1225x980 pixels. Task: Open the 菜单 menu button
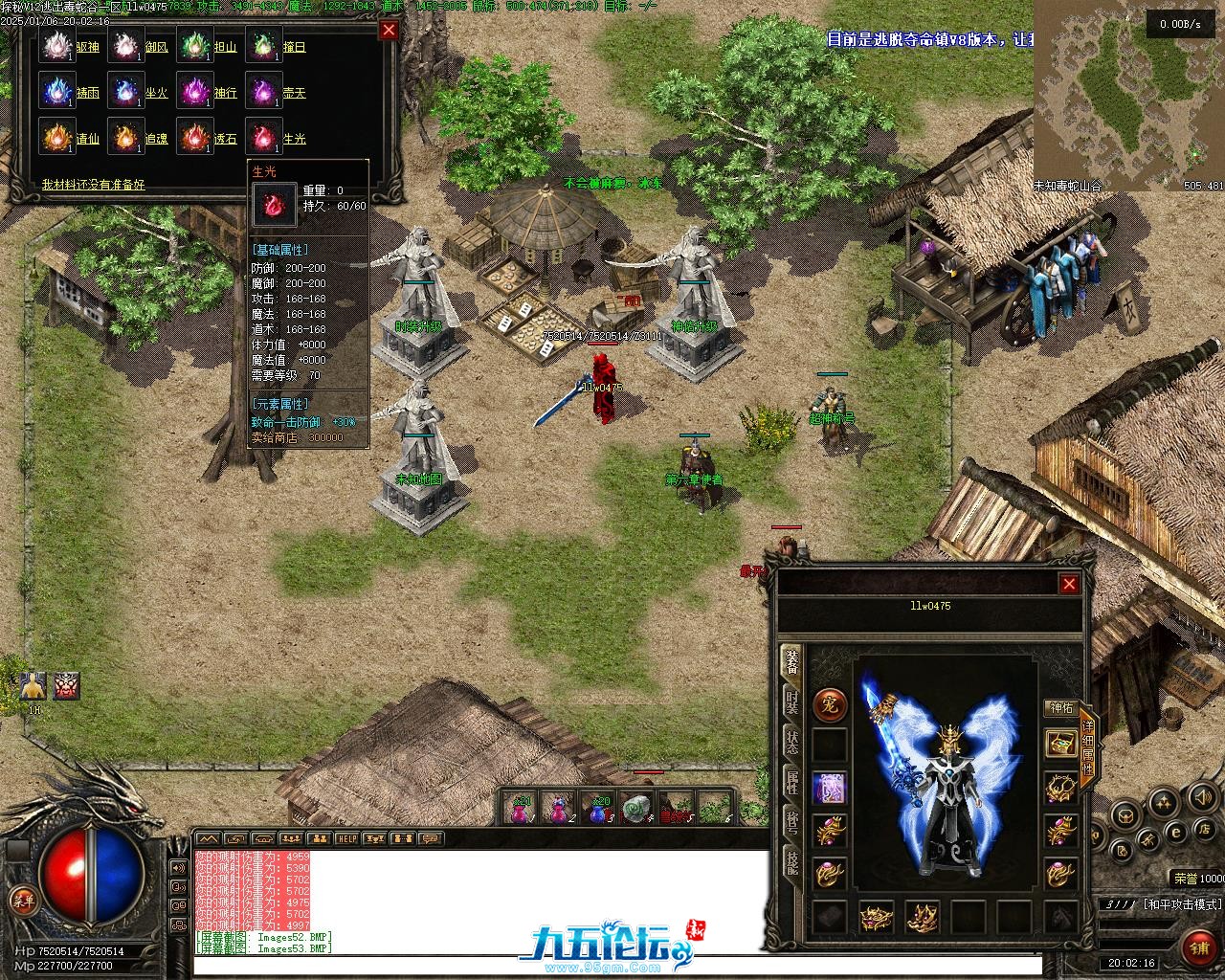coord(23,901)
